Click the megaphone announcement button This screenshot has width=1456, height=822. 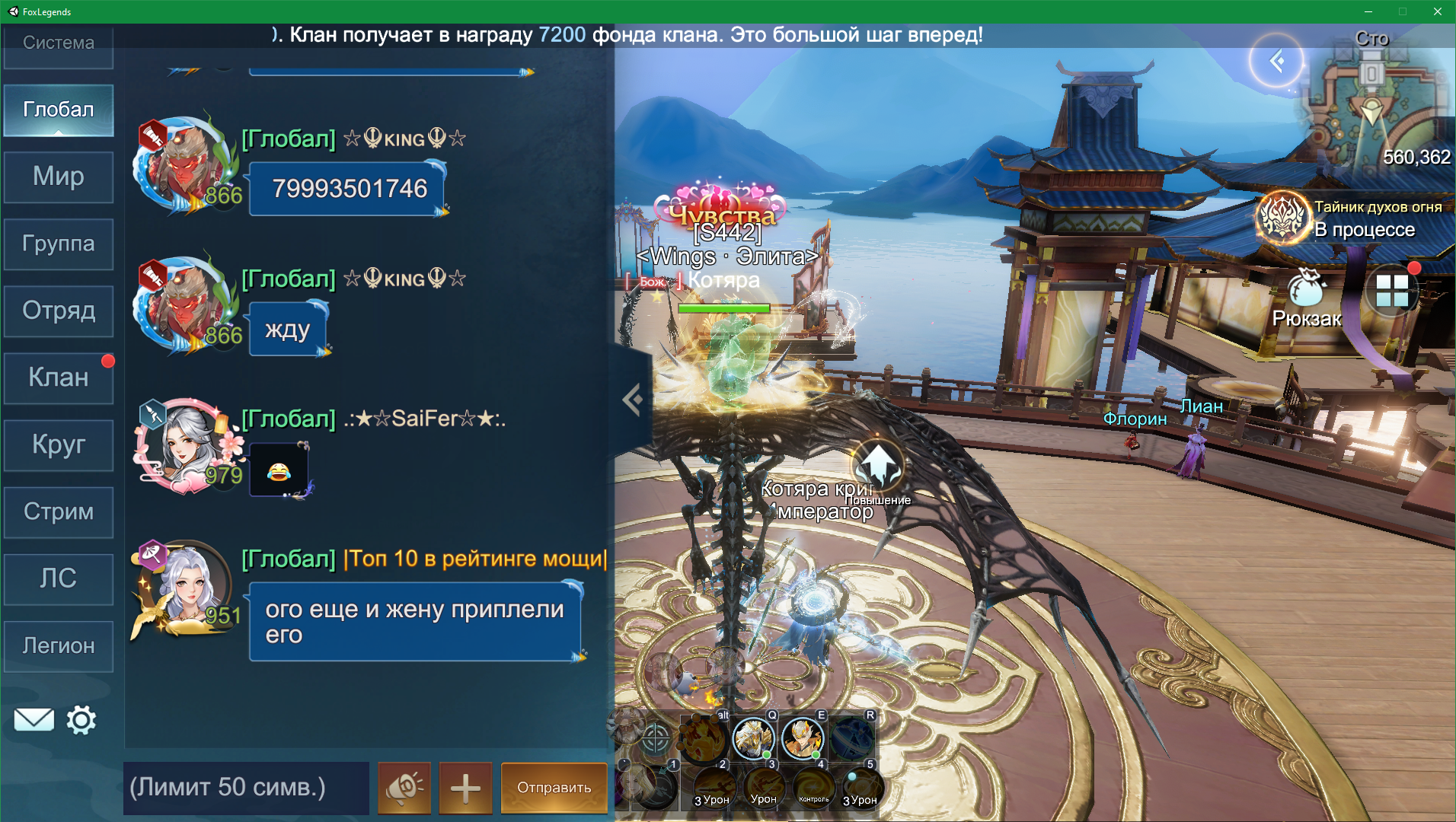click(404, 788)
